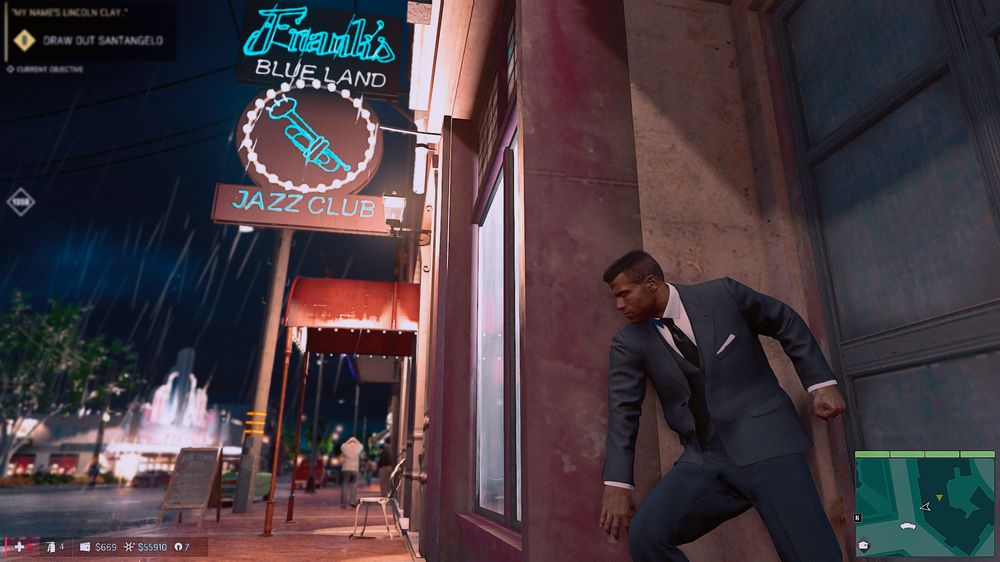The width and height of the screenshot is (1000, 562).
Task: Select the wallet cash icon
Action: (85, 547)
